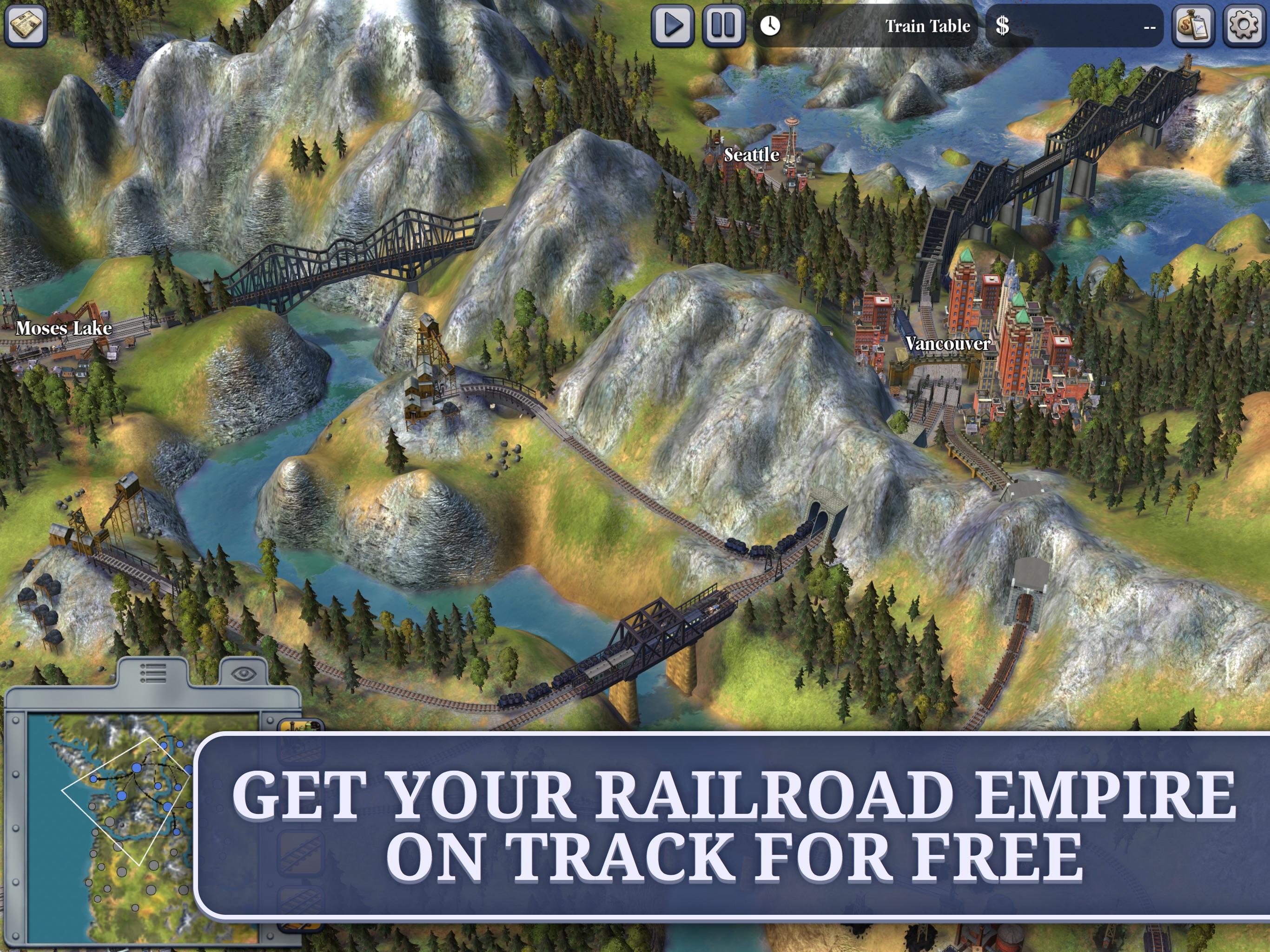1270x952 pixels.
Task: Pause the game simulation
Action: pyautogui.click(x=722, y=24)
